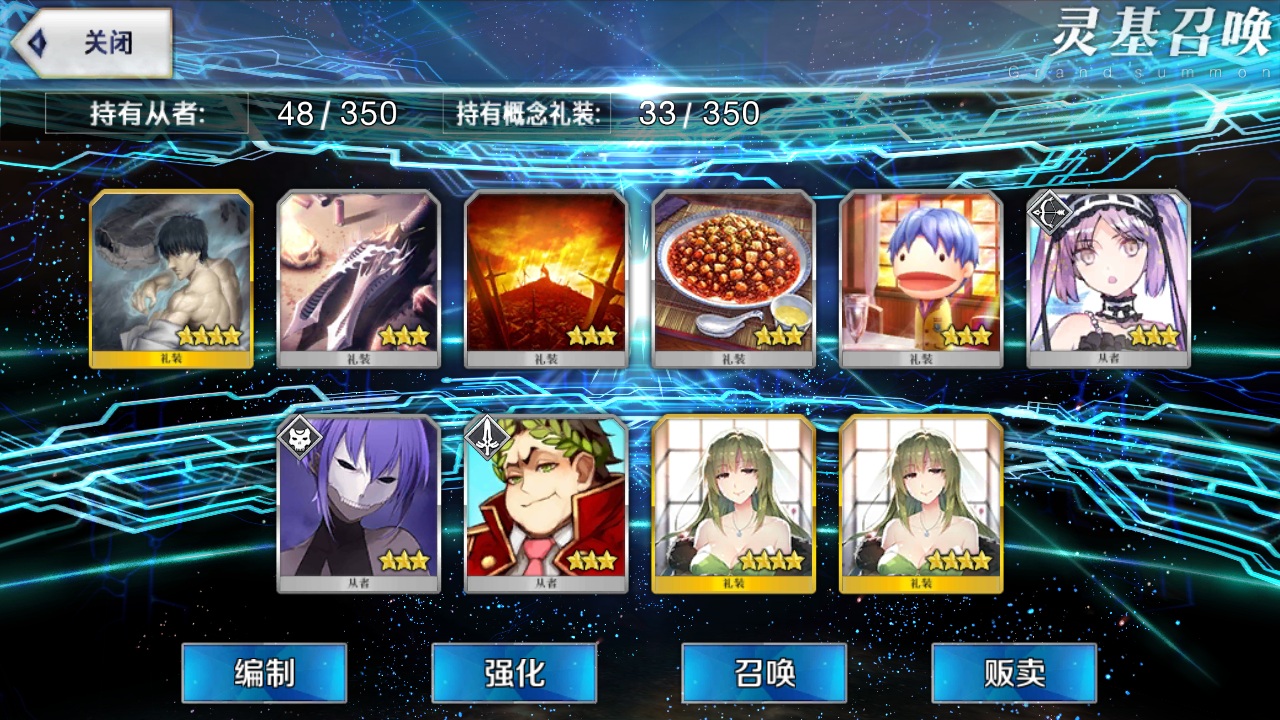Go to 强化 enhancement
Image resolution: width=1280 pixels, height=720 pixels.
click(514, 672)
